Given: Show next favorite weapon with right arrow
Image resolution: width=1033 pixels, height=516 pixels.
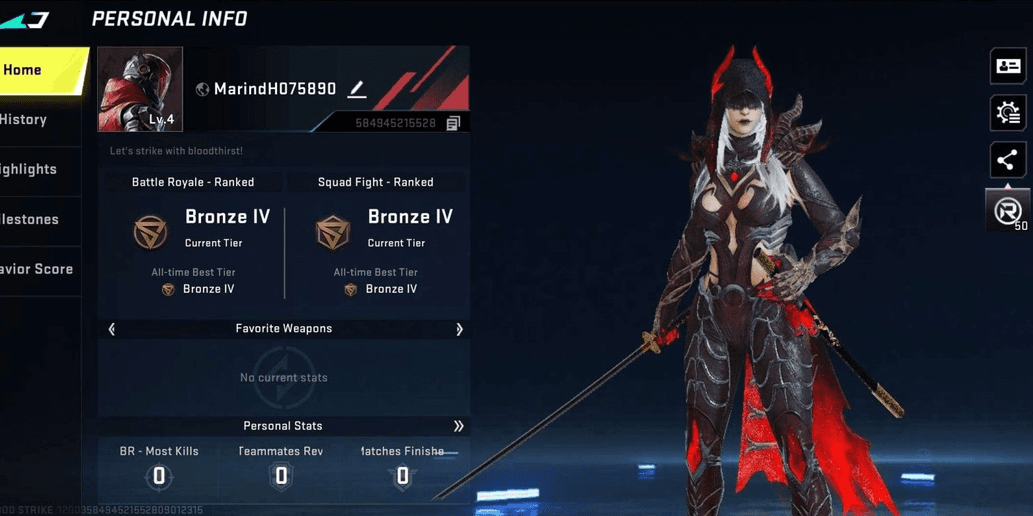Looking at the screenshot, I should click(459, 329).
